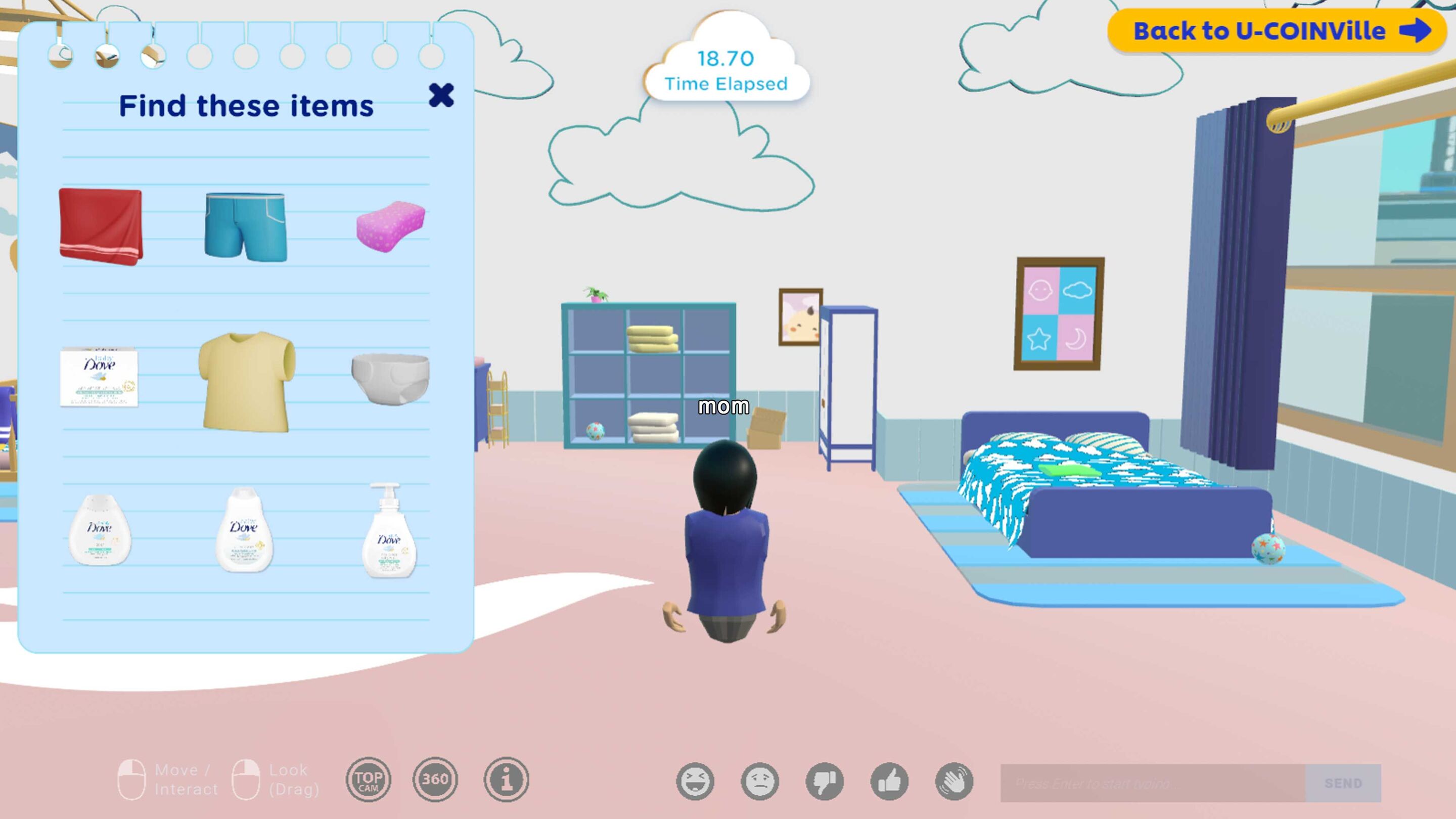The height and width of the screenshot is (819, 1456).
Task: Give a thumbs up reaction
Action: click(x=891, y=781)
